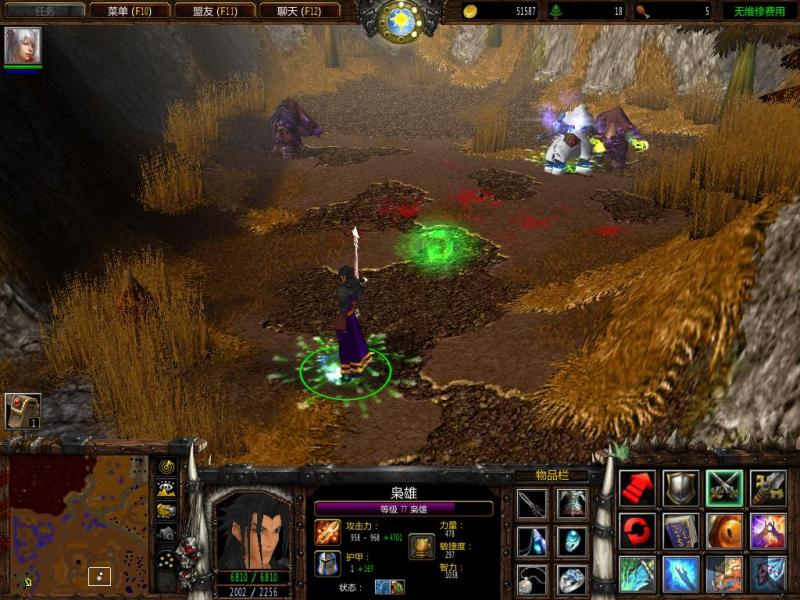Activate the red circular arrows Patrol command
Screen dimensions: 800x600
tap(637, 531)
